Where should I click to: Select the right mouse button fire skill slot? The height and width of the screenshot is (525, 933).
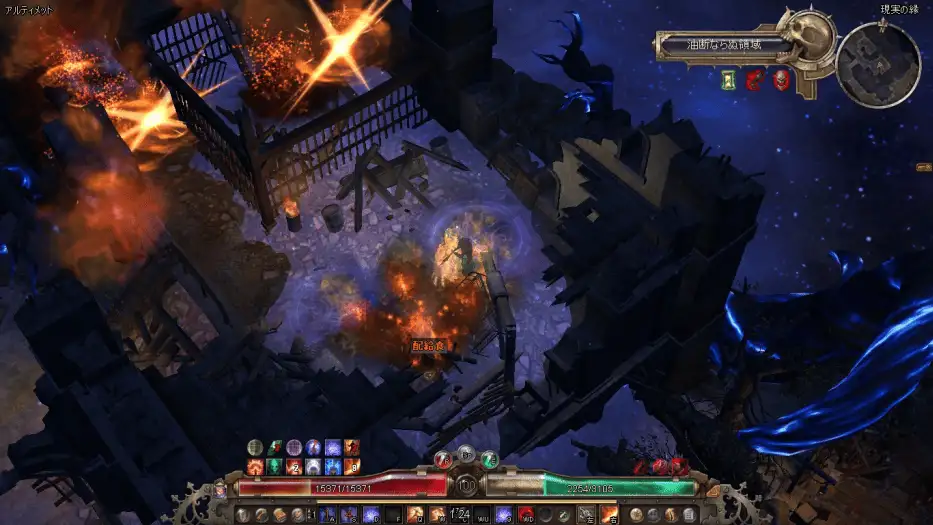tap(608, 514)
